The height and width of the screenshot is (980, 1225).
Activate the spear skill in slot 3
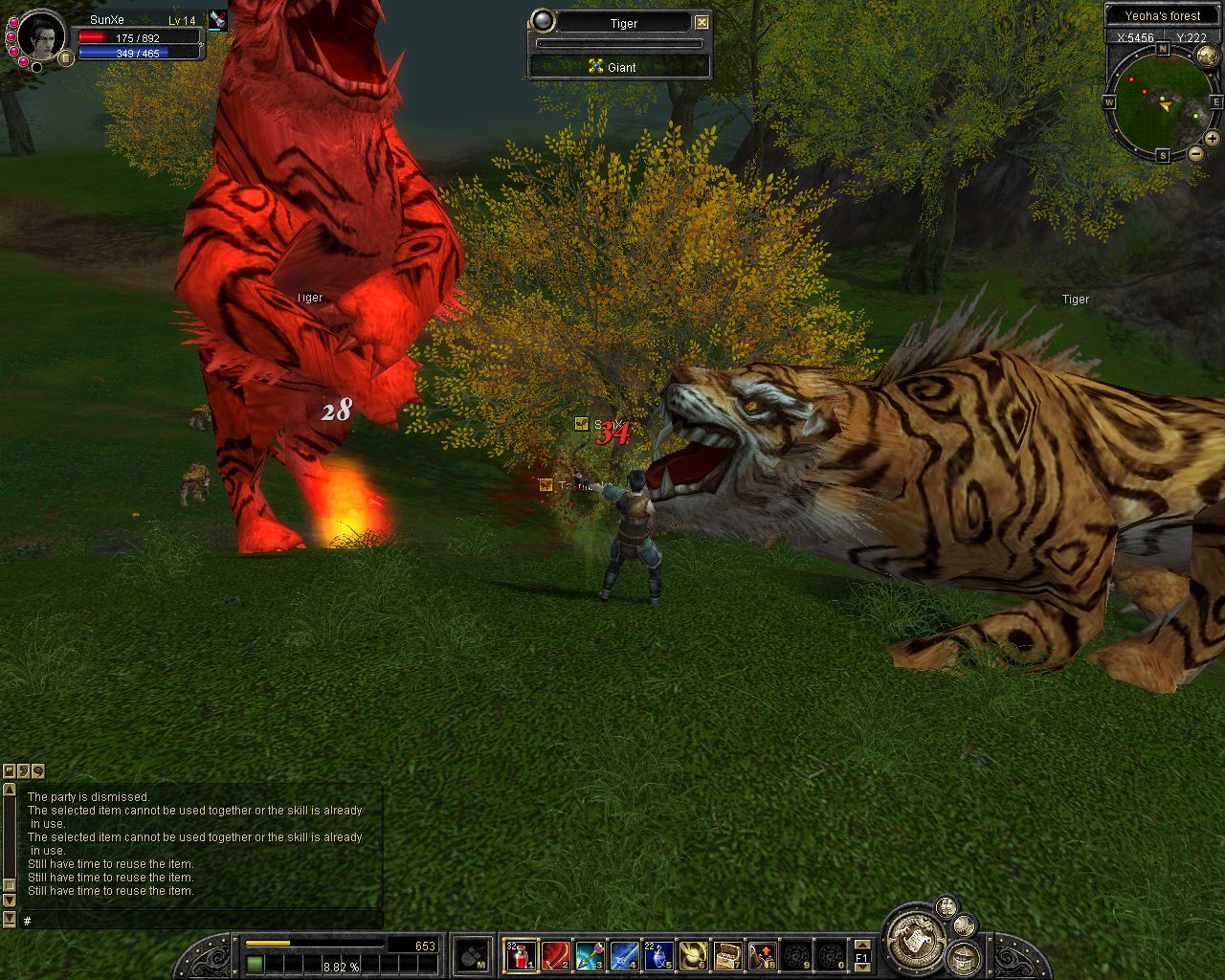(590, 955)
